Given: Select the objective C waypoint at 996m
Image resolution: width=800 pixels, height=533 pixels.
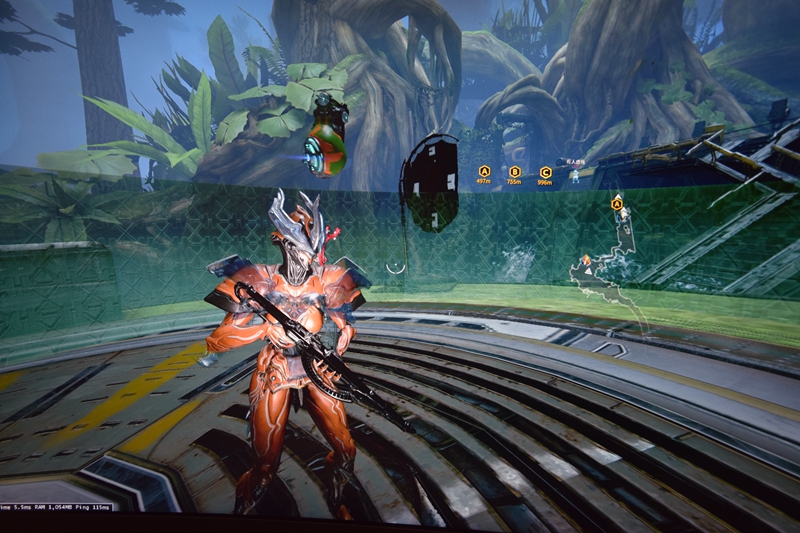Looking at the screenshot, I should coord(545,172).
